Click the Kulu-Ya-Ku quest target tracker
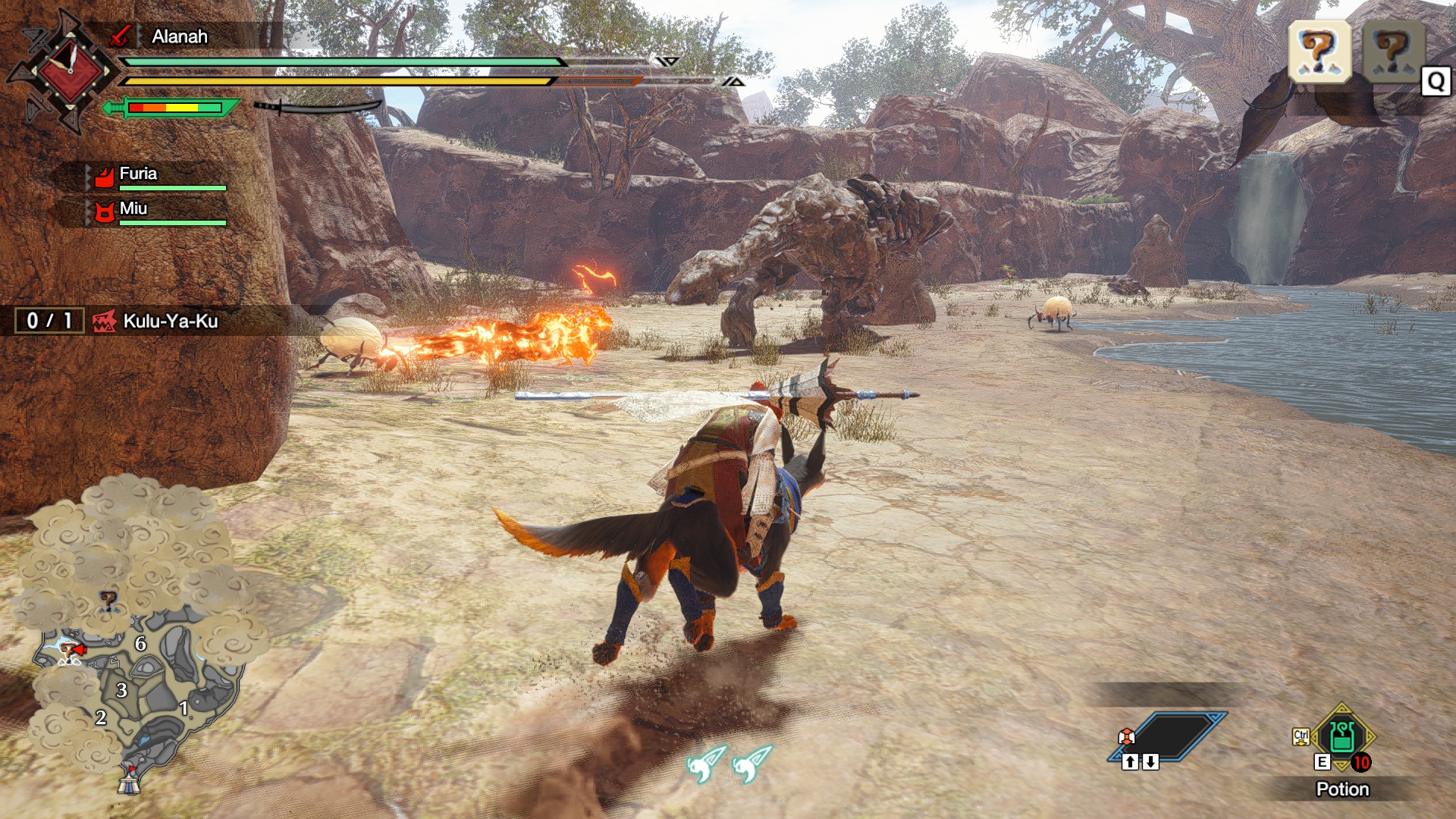The height and width of the screenshot is (819, 1456). click(x=155, y=321)
